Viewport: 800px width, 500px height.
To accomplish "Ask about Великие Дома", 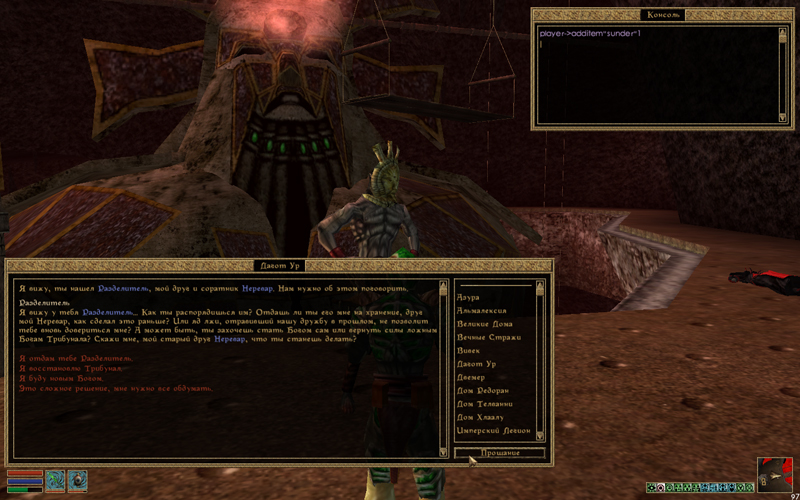I will [484, 325].
